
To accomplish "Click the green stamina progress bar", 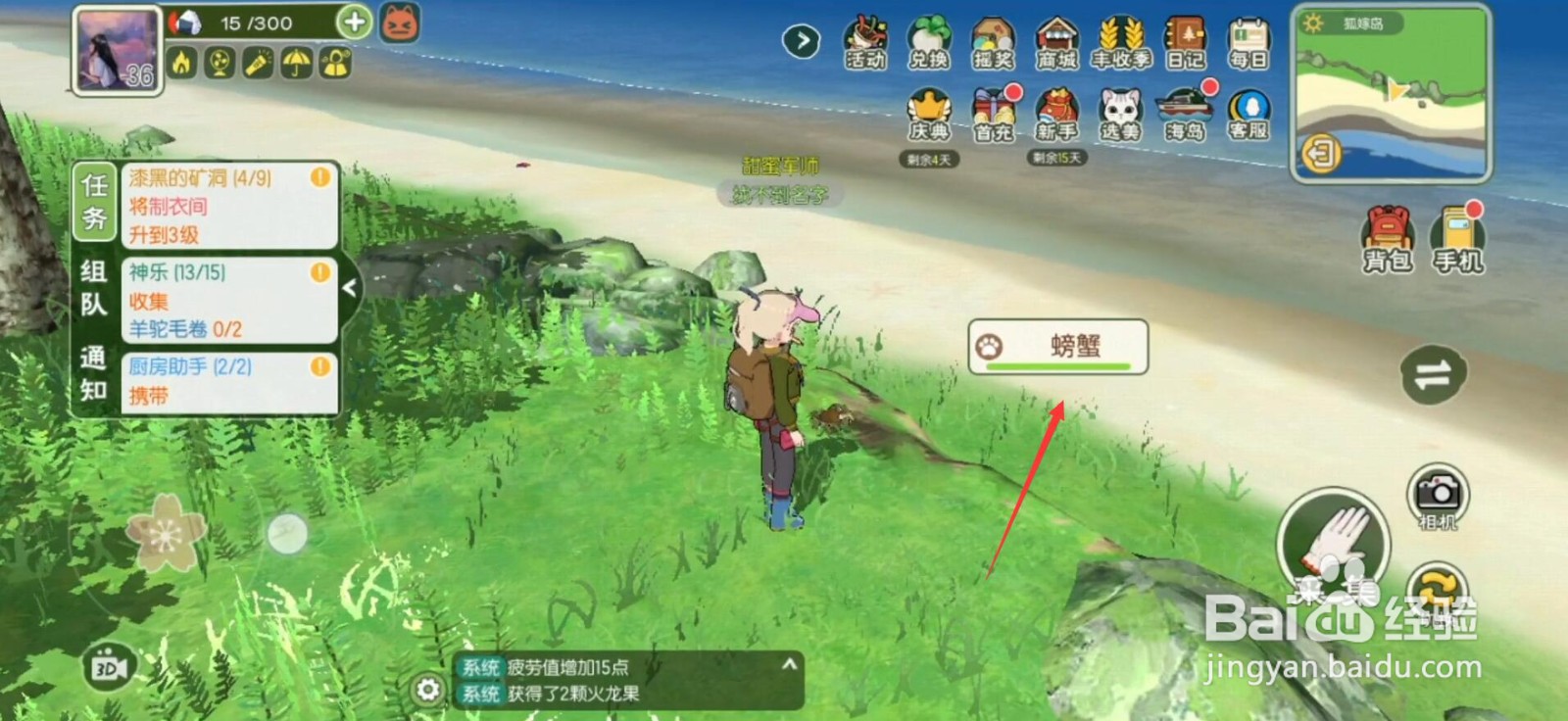I will pos(1058,366).
